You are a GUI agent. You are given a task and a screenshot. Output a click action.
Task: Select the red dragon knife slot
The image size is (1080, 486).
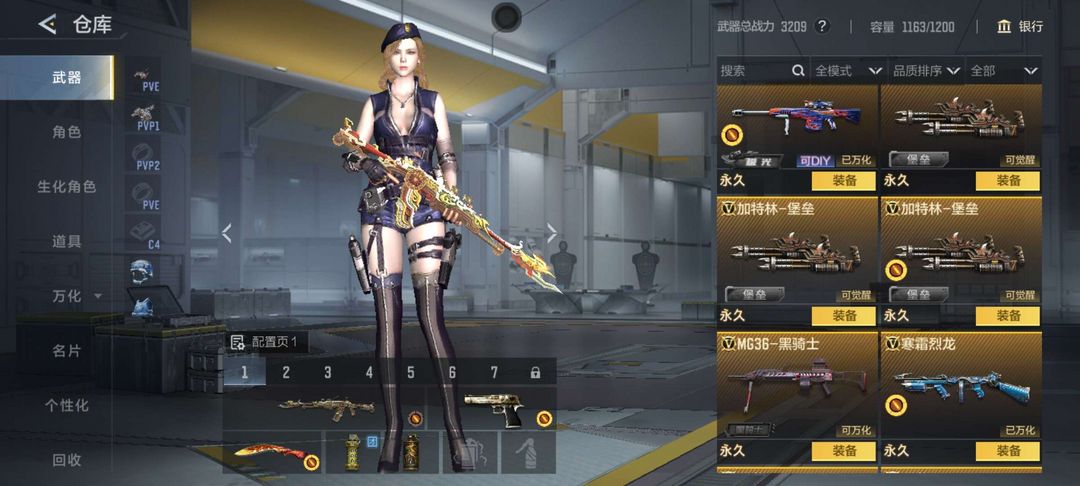tap(272, 452)
